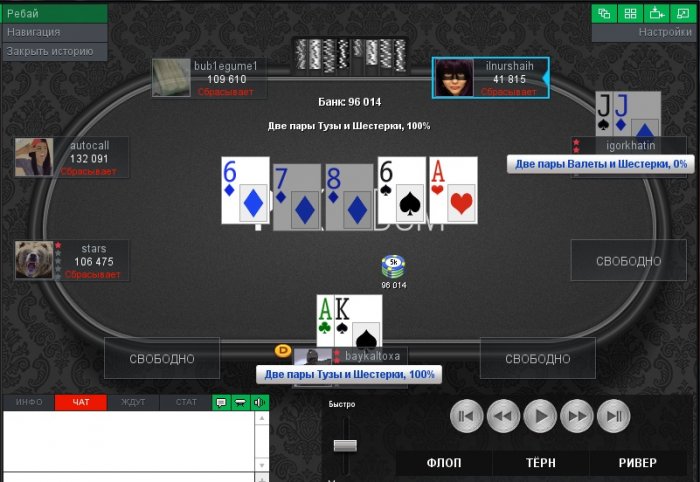Jump to the РИВЕР stage
Viewport: 700px width, 482px height.
tap(637, 463)
